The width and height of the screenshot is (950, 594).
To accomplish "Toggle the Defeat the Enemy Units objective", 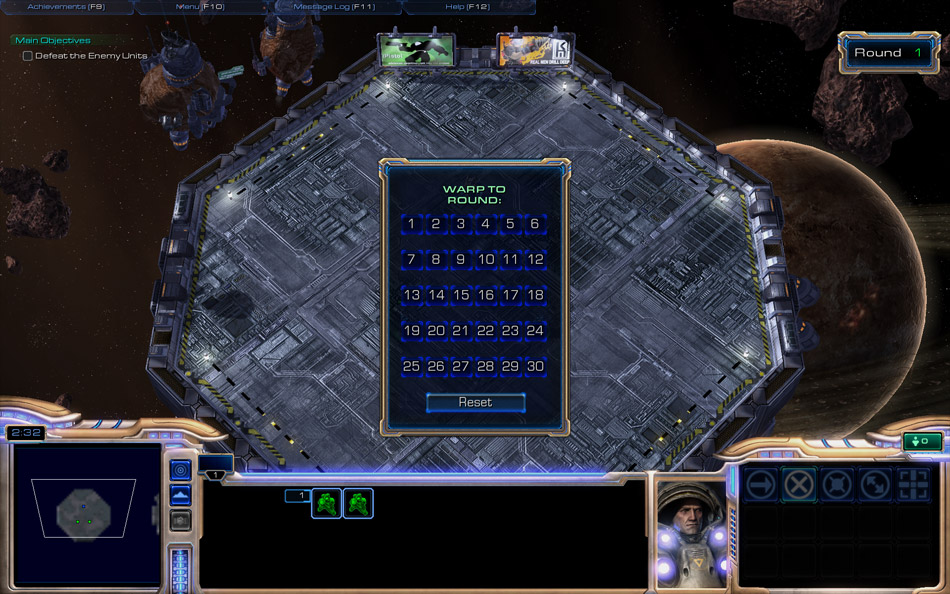I will pos(28,56).
